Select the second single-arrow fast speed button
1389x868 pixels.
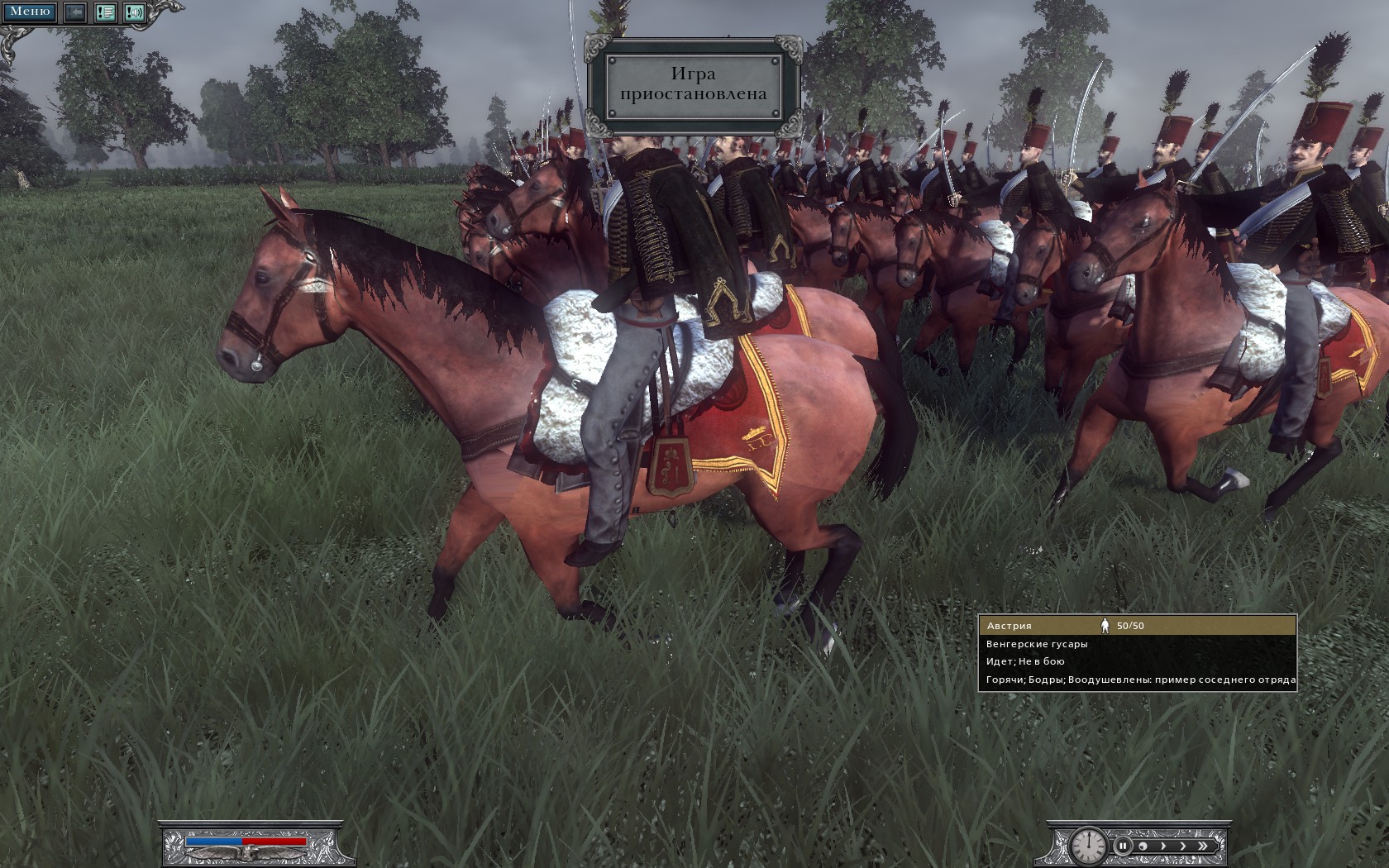click(1183, 846)
